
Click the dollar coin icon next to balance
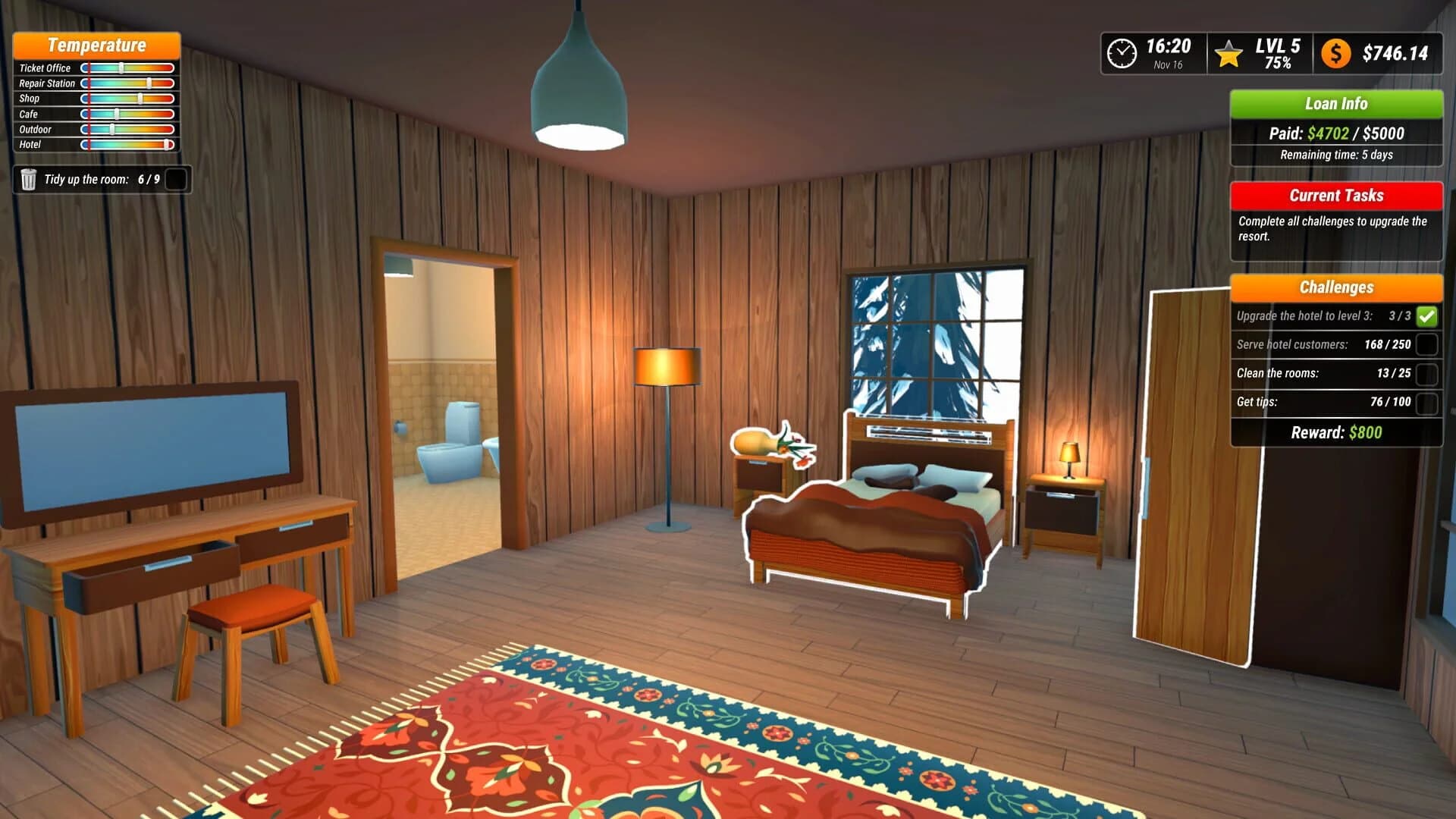[1337, 52]
